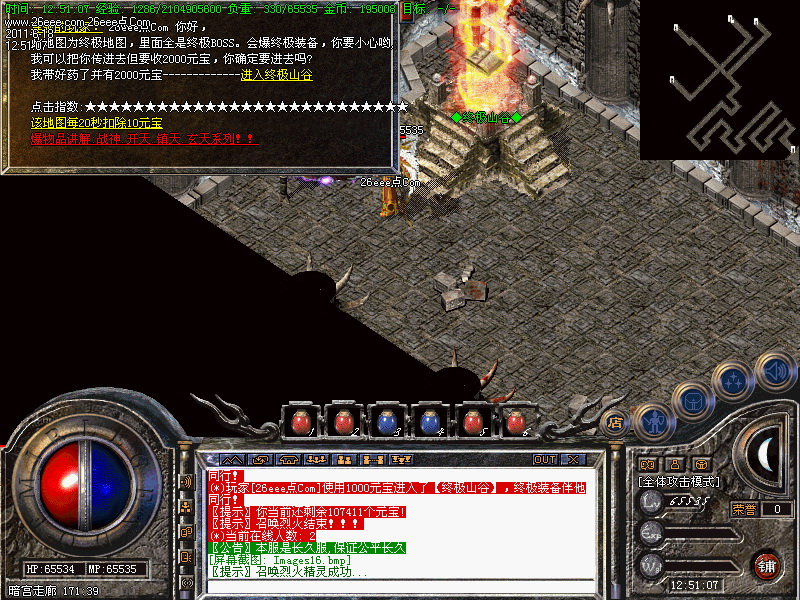
Task: Open the skills sparkle icon
Action: point(735,380)
